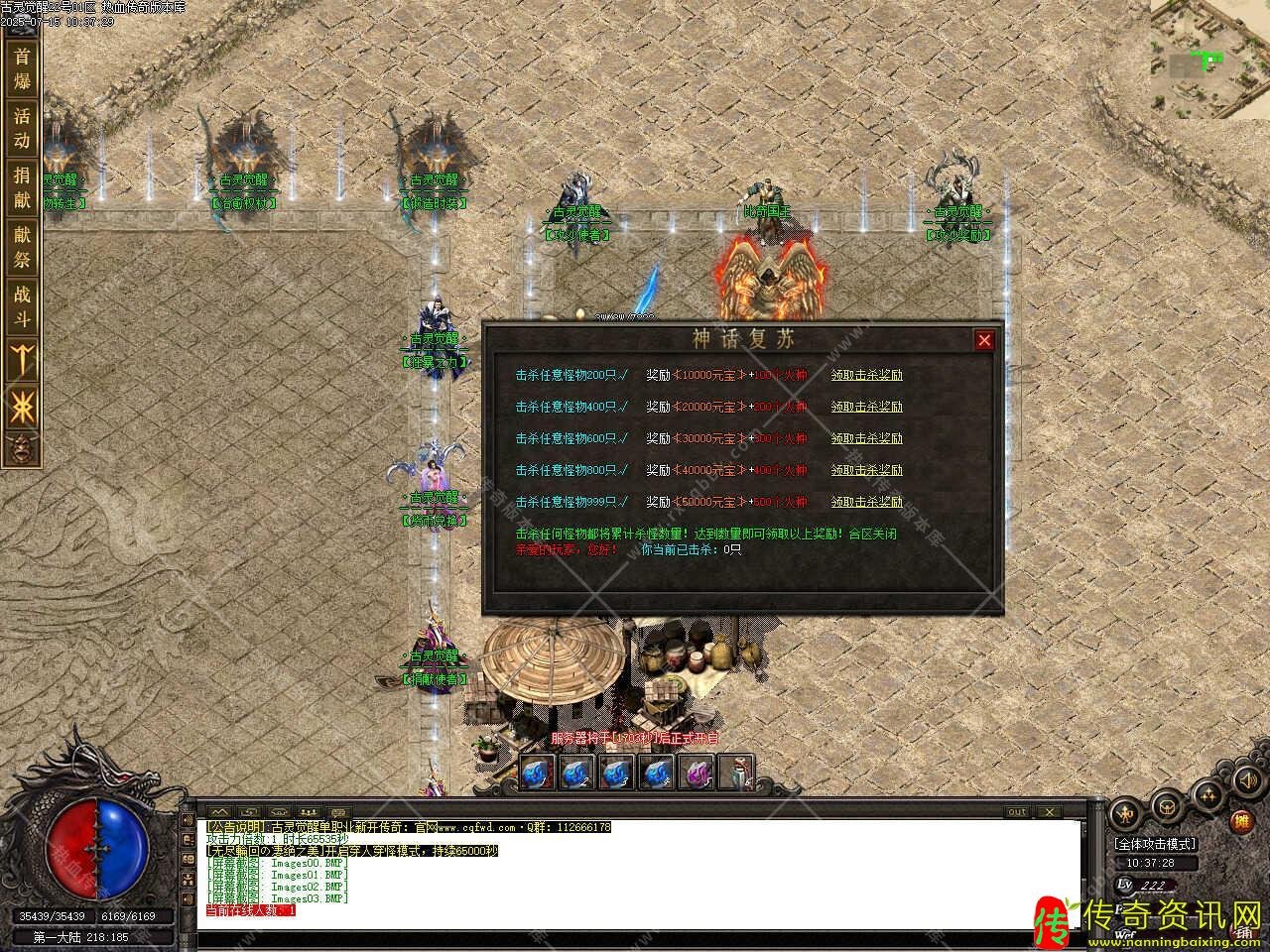Screen dimensions: 1270x952
Task: Claim the 200-kill reward link
Action: [866, 375]
